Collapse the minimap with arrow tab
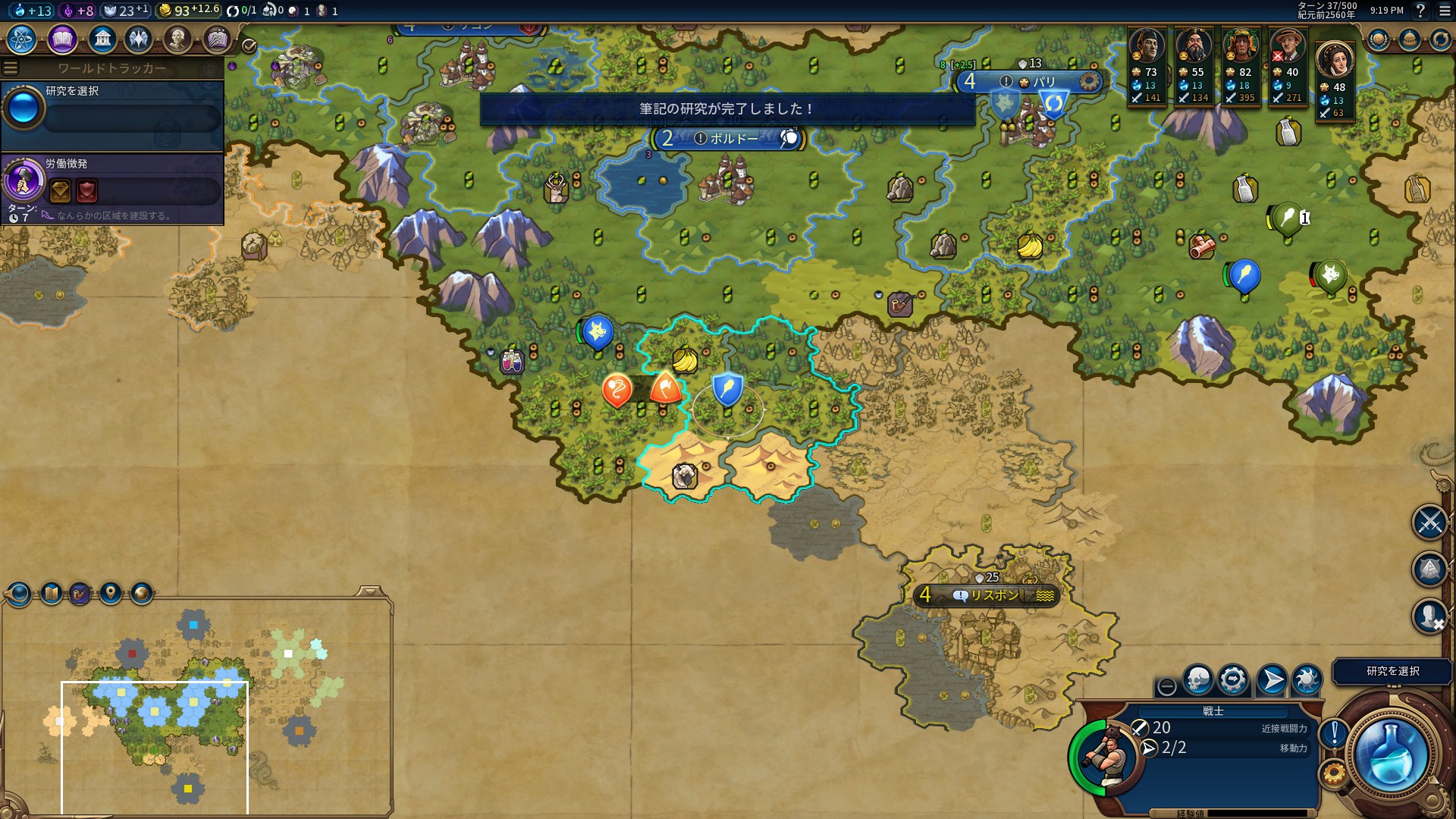Image resolution: width=1456 pixels, height=819 pixels. (x=370, y=591)
